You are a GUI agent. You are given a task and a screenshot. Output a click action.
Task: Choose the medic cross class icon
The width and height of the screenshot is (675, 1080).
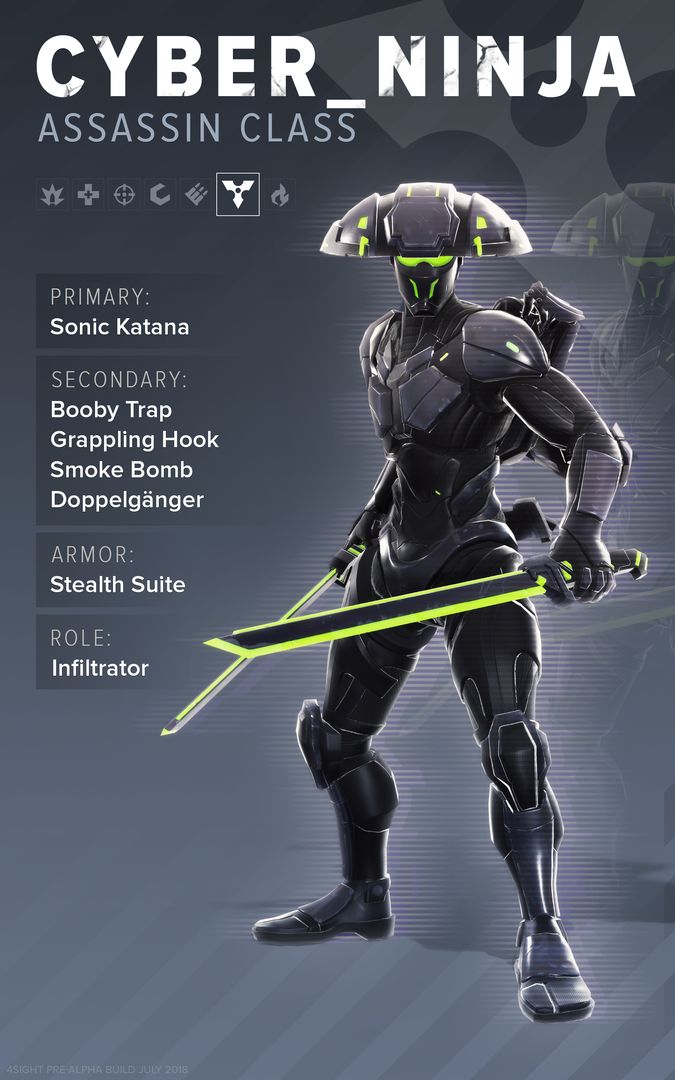coord(89,195)
